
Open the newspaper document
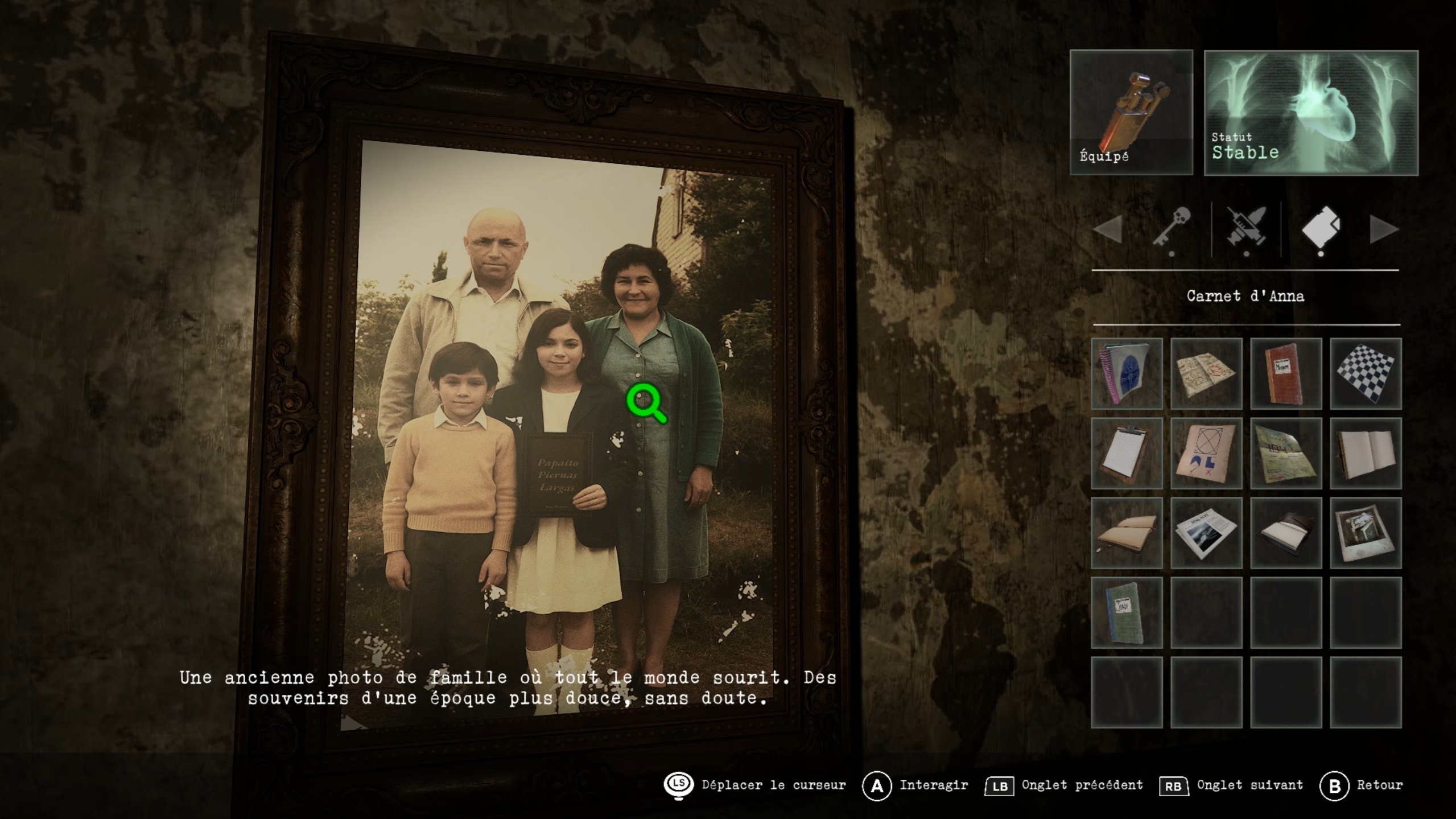click(1206, 533)
